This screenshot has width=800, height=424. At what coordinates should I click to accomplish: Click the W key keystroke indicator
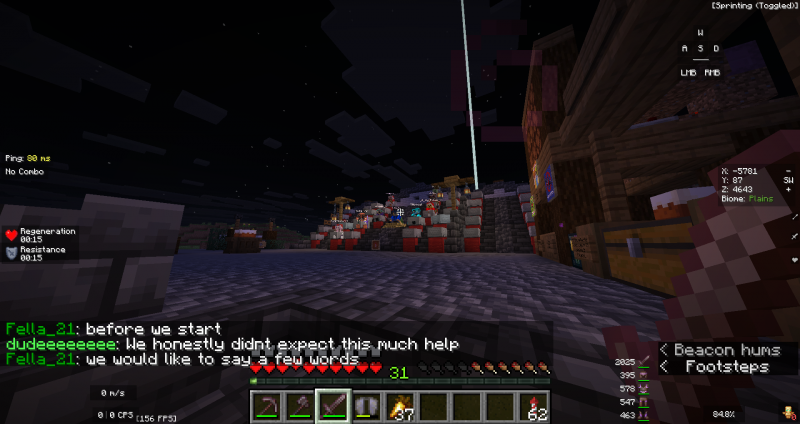tap(700, 33)
